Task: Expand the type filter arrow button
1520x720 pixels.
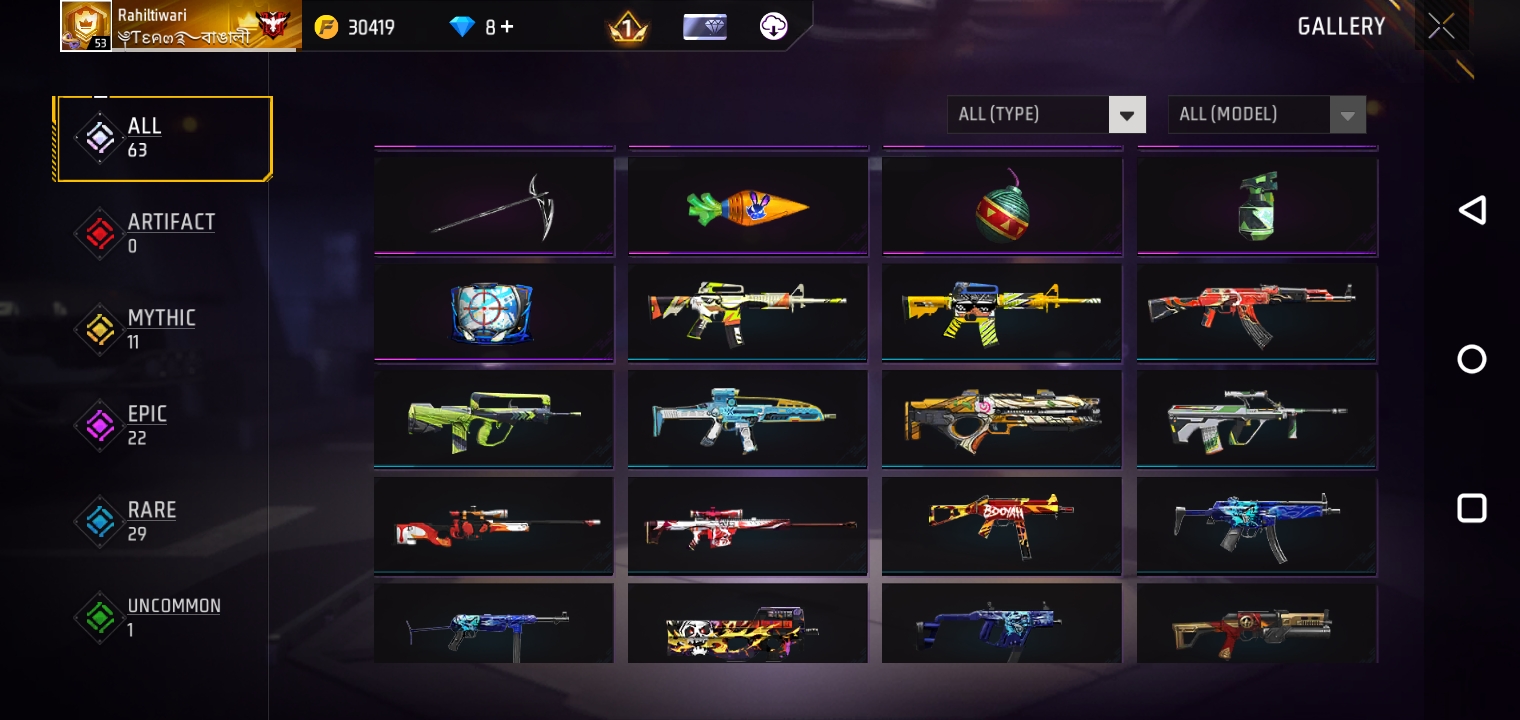Action: [x=1127, y=114]
